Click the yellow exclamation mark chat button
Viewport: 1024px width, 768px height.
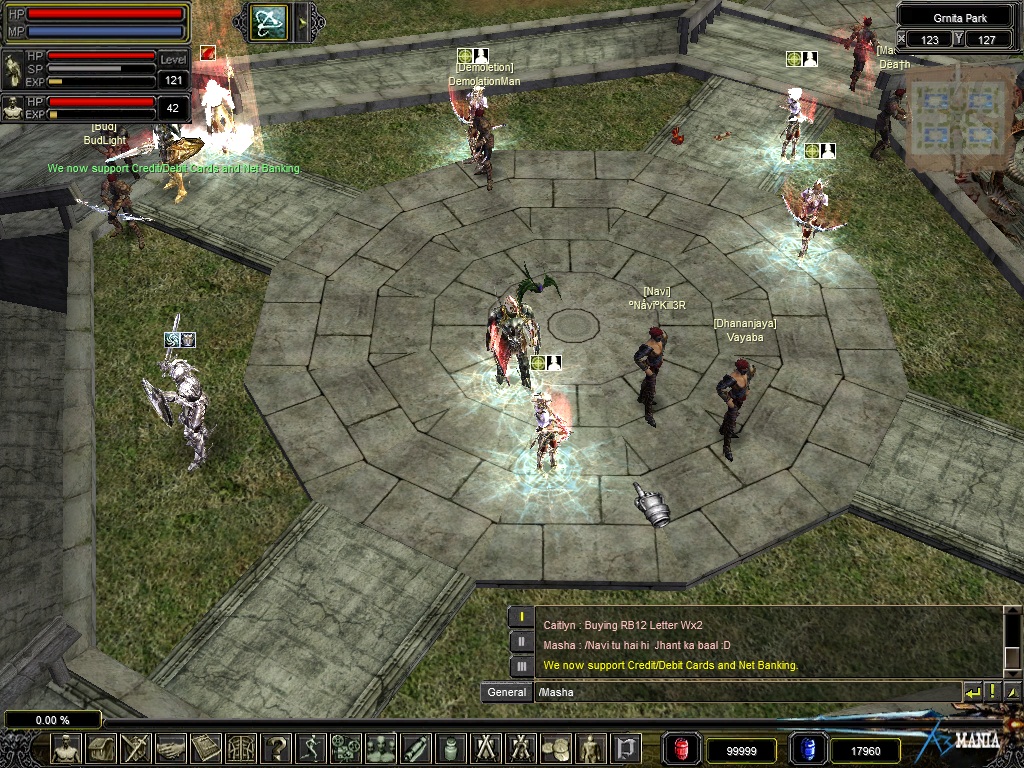coord(992,692)
